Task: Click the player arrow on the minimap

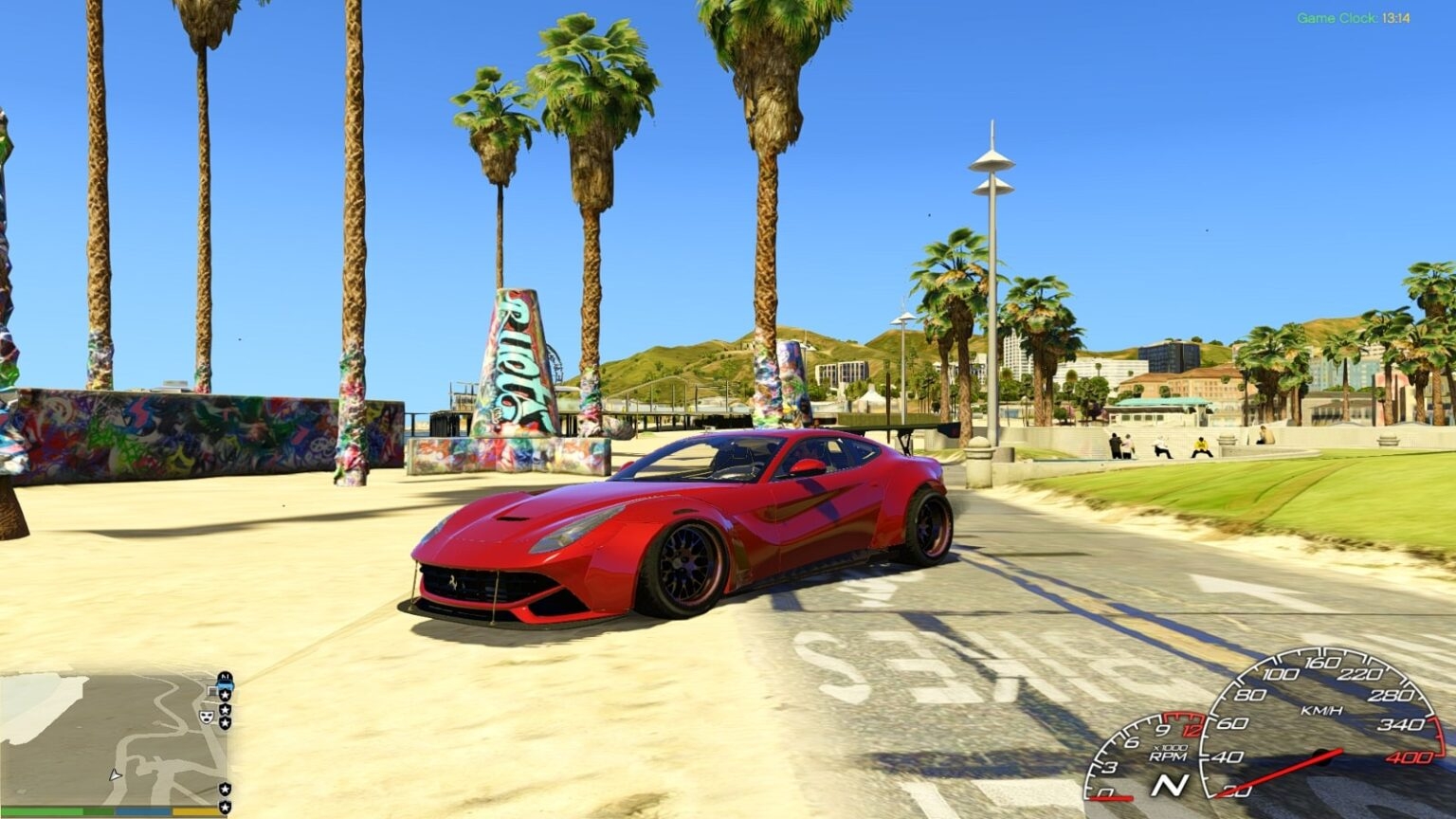Action: [114, 773]
